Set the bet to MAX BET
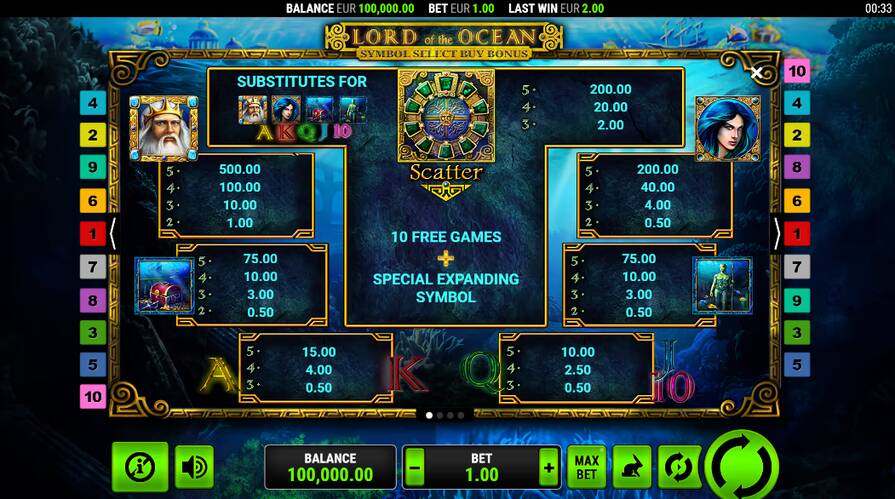This screenshot has height=499, width=895. 586,467
